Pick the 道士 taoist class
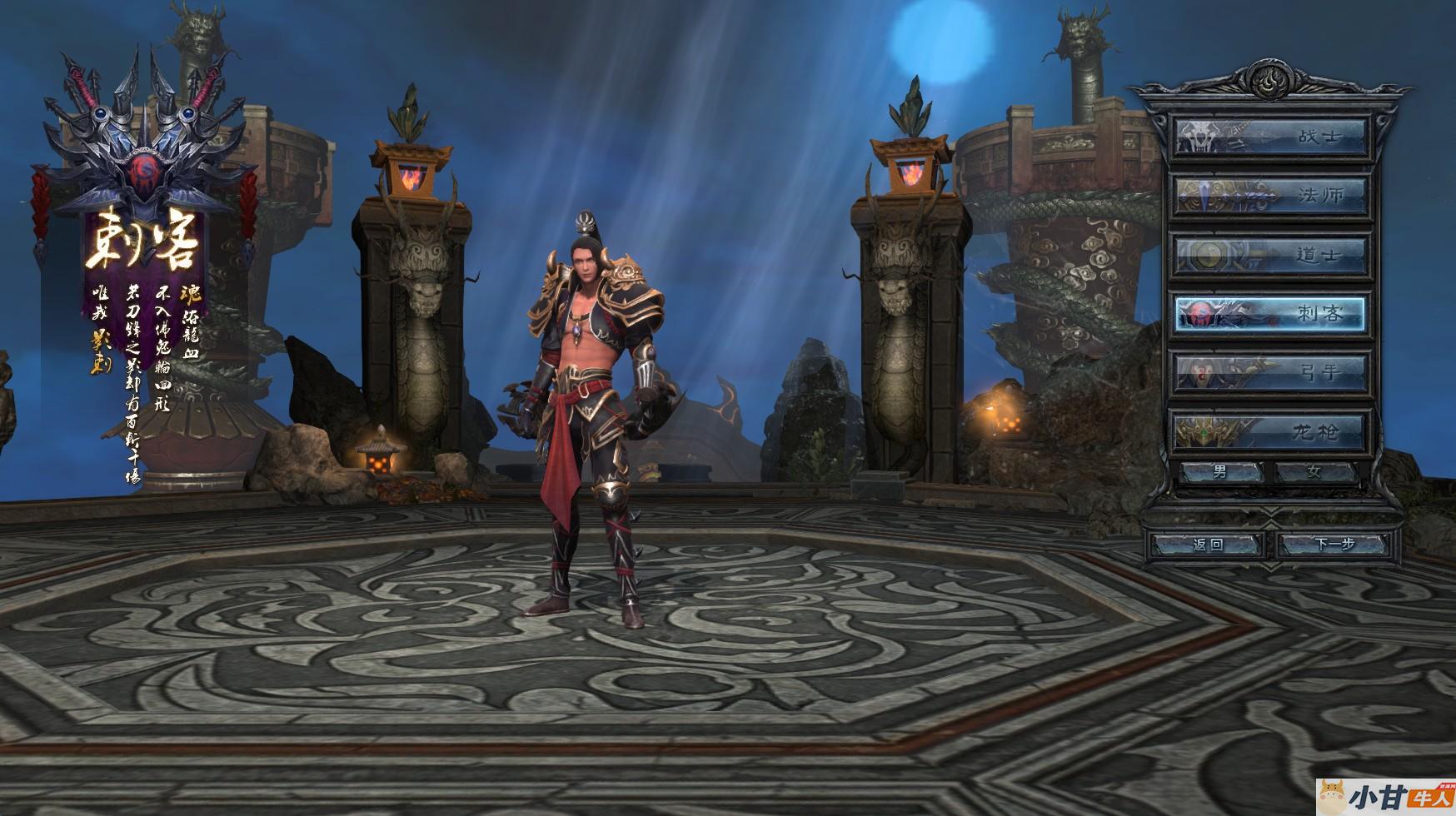 (x=1270, y=255)
